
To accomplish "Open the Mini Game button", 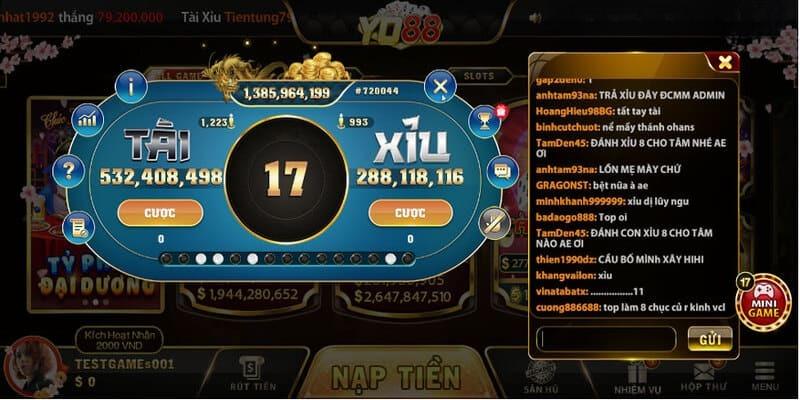I will (763, 304).
